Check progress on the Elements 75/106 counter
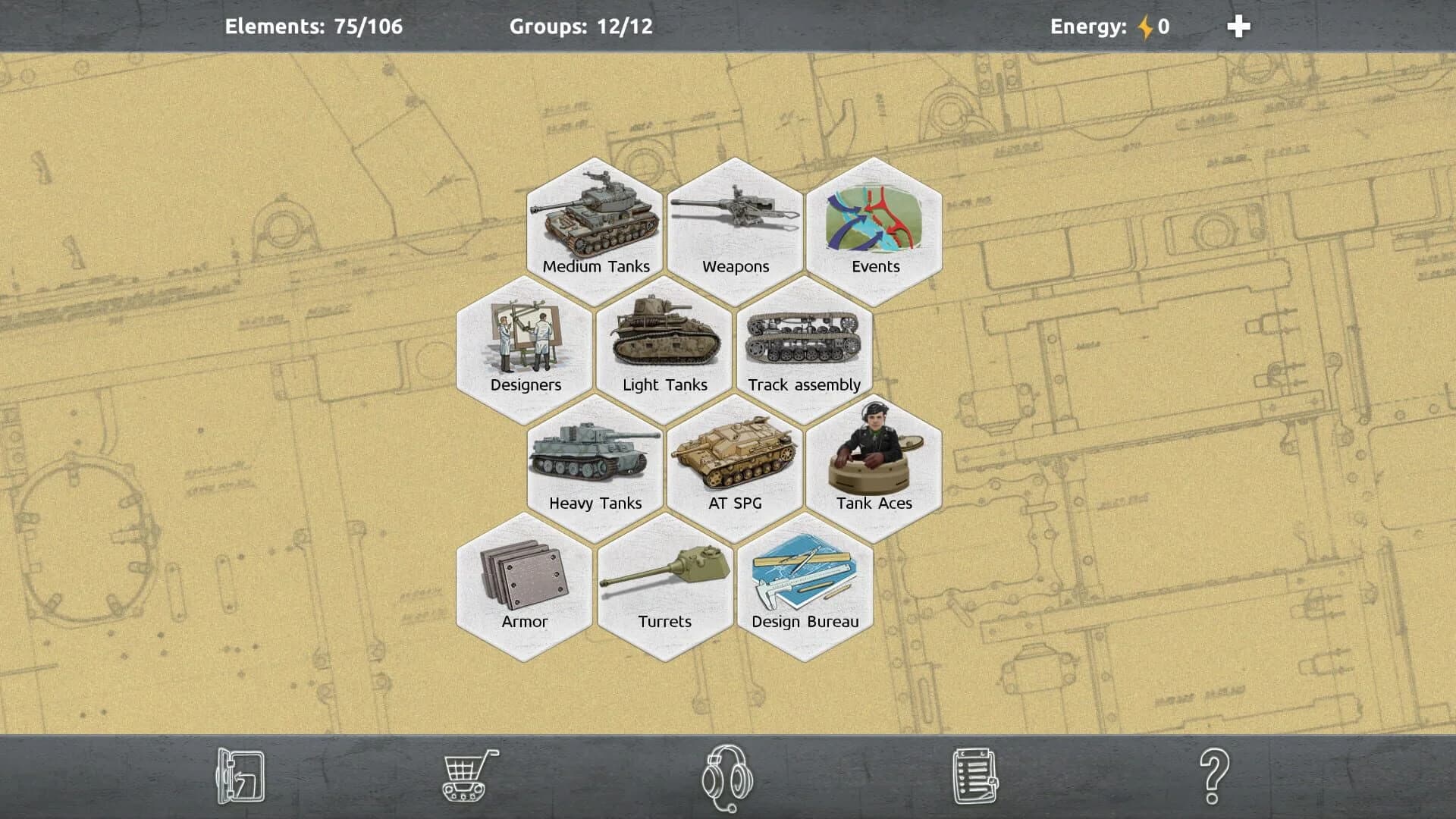Viewport: 1456px width, 819px height. 314,27
